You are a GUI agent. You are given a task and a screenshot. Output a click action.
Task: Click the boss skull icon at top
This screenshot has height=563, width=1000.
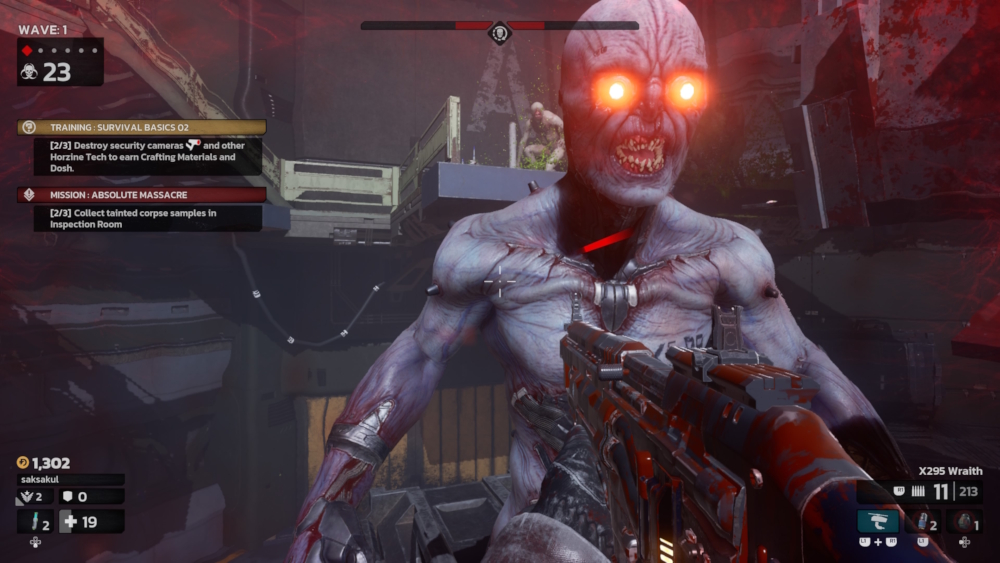click(499, 34)
